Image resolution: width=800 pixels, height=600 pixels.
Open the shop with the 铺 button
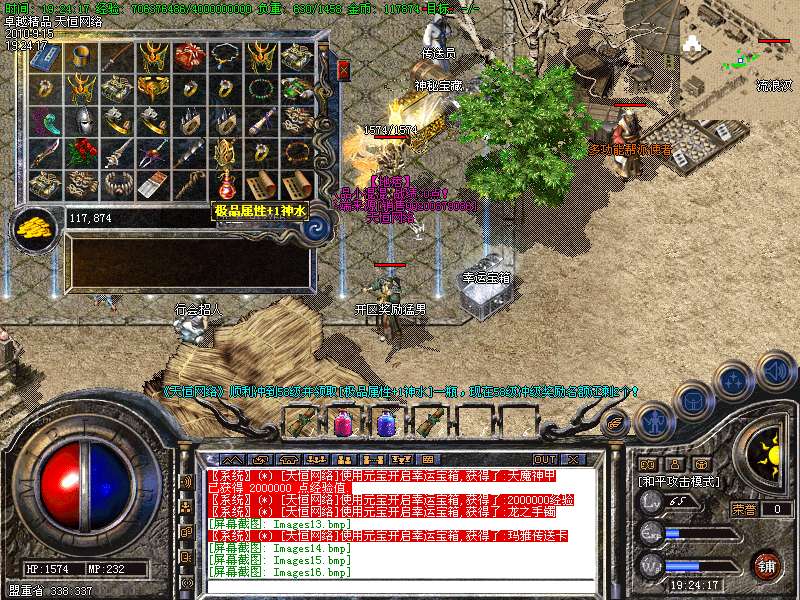[765, 565]
